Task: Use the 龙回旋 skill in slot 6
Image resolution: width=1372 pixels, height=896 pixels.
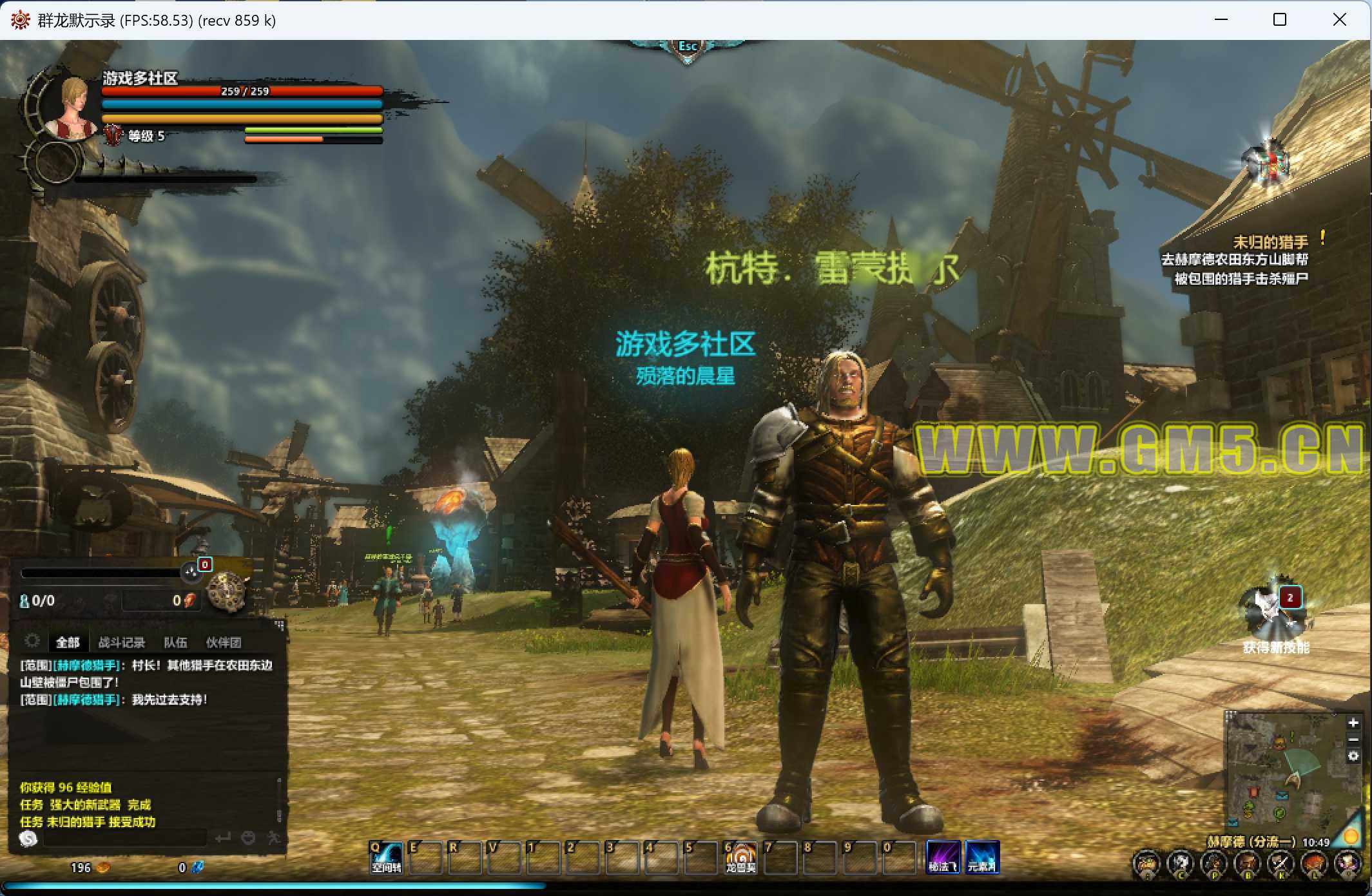Action: tap(740, 857)
